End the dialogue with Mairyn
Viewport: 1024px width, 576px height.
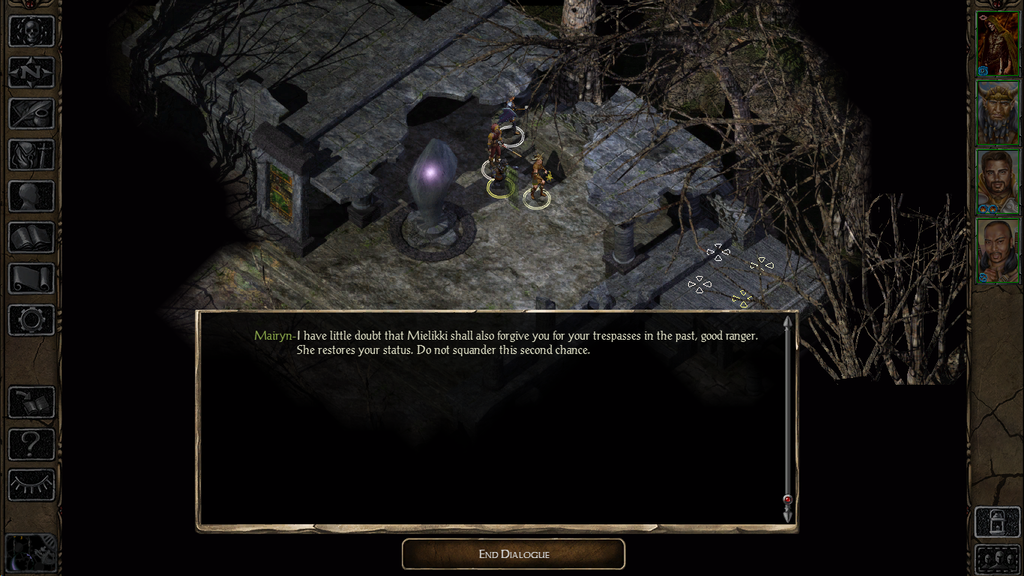[x=513, y=554]
